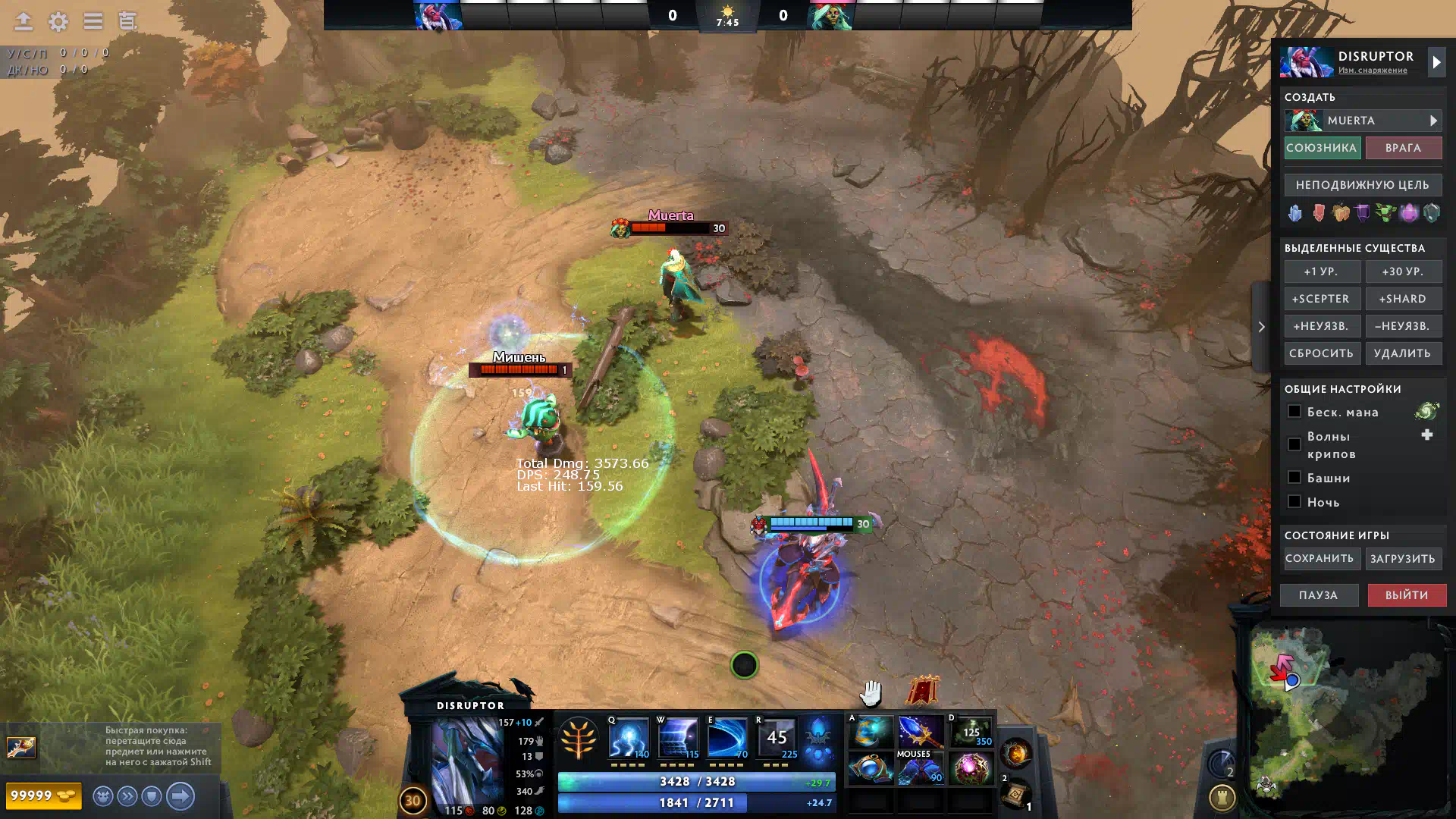Viewport: 1456px width, 819px height.
Task: Open the MUERTA hero selection dropdown
Action: [1363, 121]
